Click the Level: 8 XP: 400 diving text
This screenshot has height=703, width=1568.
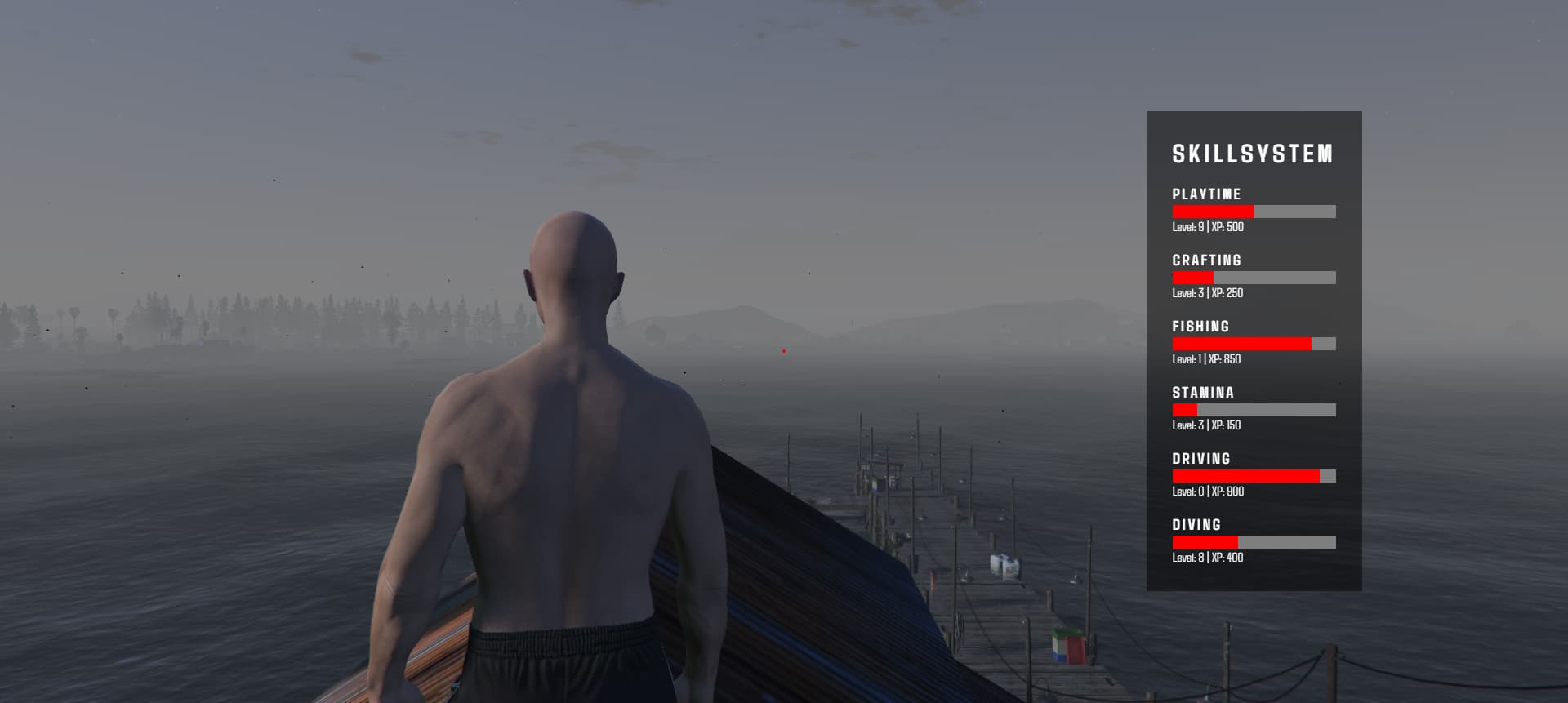1206,558
